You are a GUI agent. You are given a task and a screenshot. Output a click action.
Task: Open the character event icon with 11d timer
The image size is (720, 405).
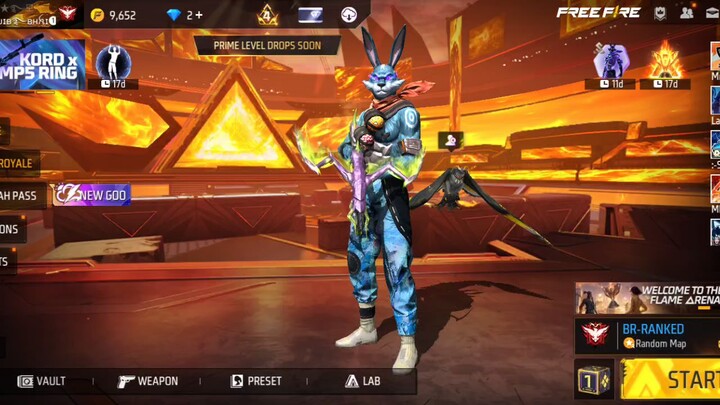click(610, 62)
